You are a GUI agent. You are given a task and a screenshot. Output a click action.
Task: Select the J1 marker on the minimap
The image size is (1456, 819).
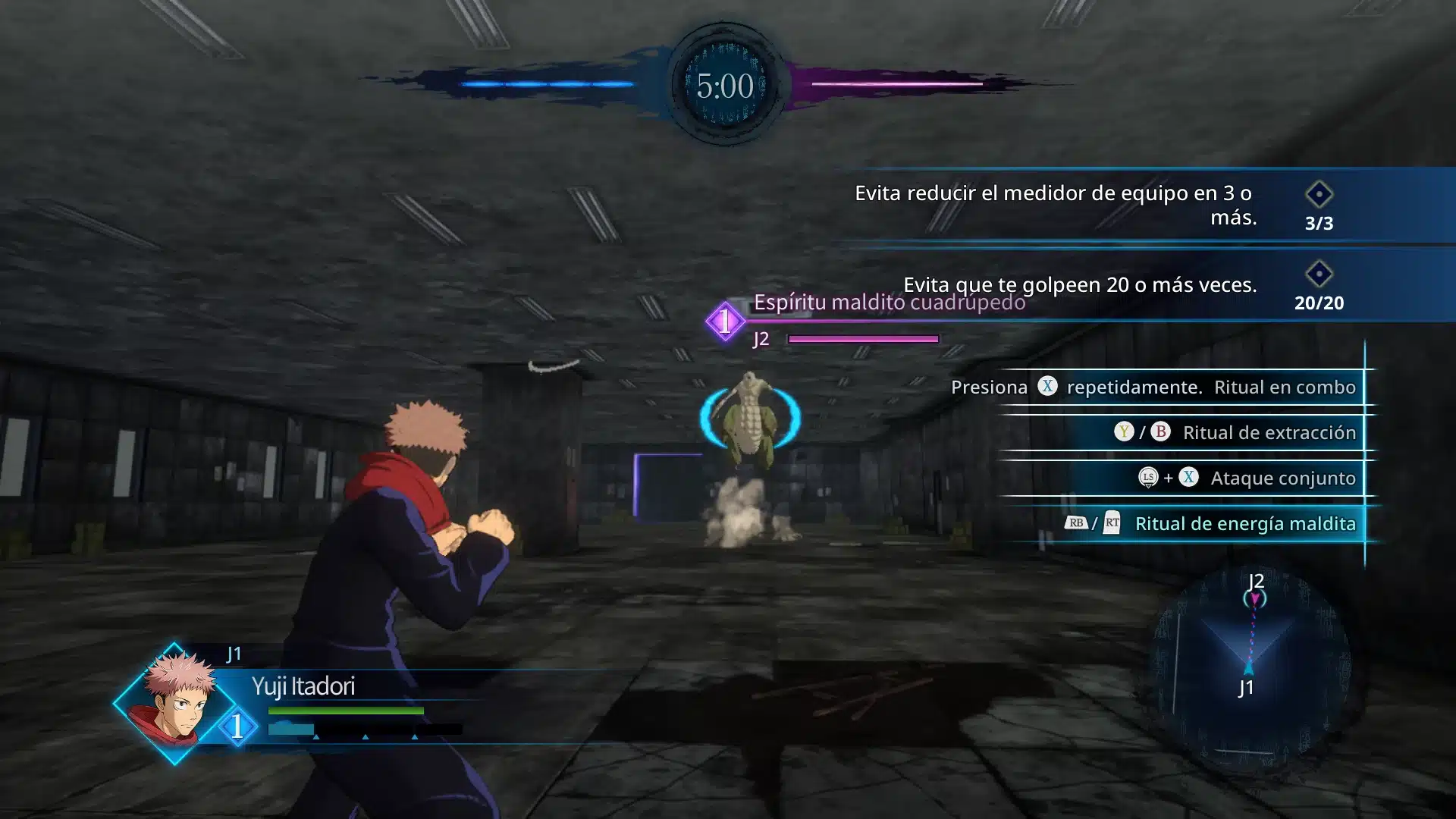pyautogui.click(x=1247, y=667)
